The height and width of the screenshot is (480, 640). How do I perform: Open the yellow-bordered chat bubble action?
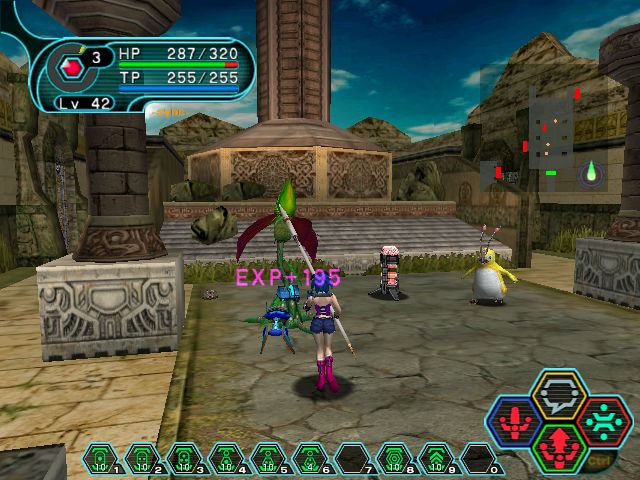point(559,394)
